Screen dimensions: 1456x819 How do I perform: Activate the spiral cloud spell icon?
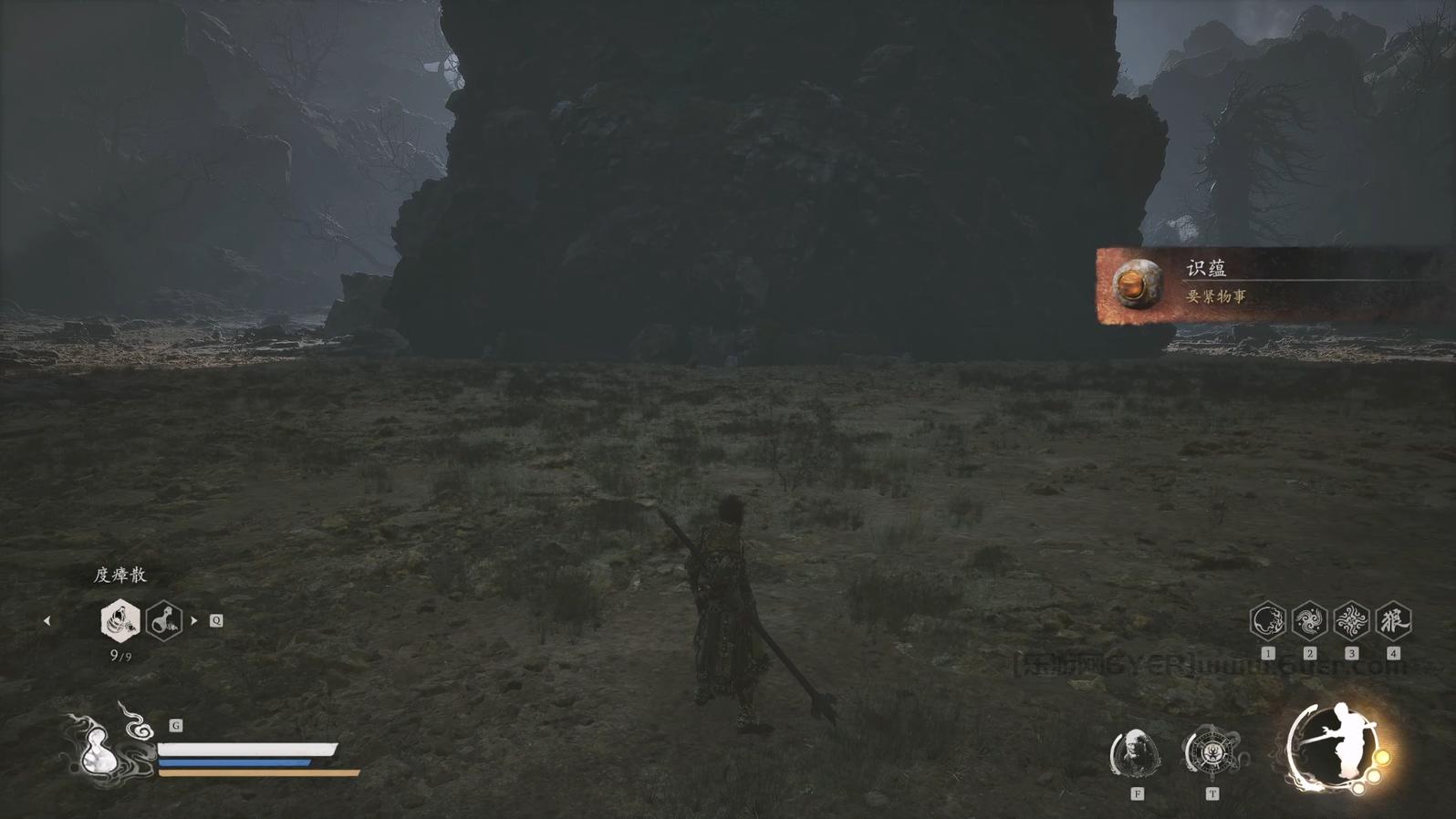[1309, 621]
